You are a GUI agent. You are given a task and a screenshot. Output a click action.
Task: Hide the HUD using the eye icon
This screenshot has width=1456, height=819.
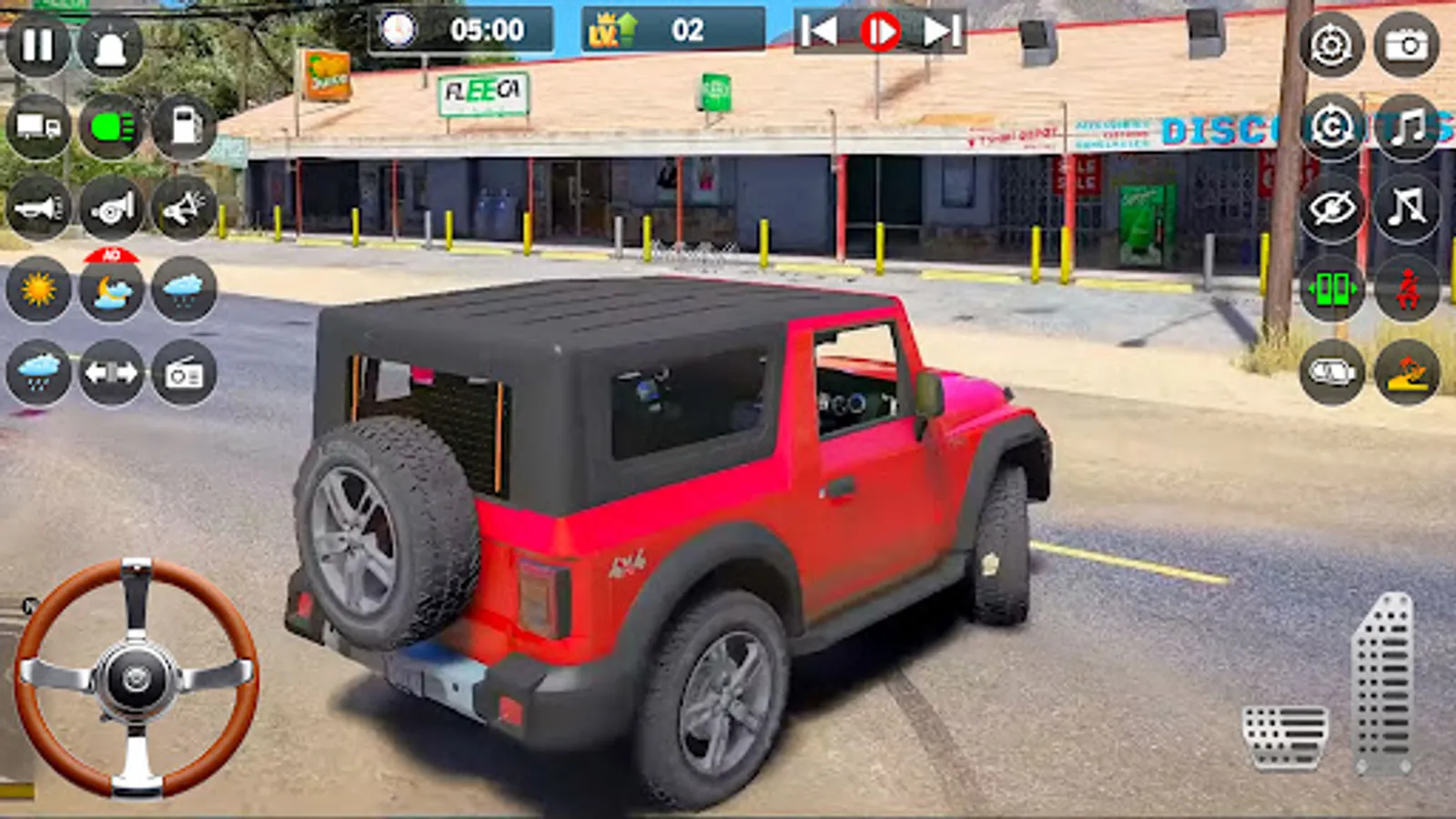[x=1330, y=207]
